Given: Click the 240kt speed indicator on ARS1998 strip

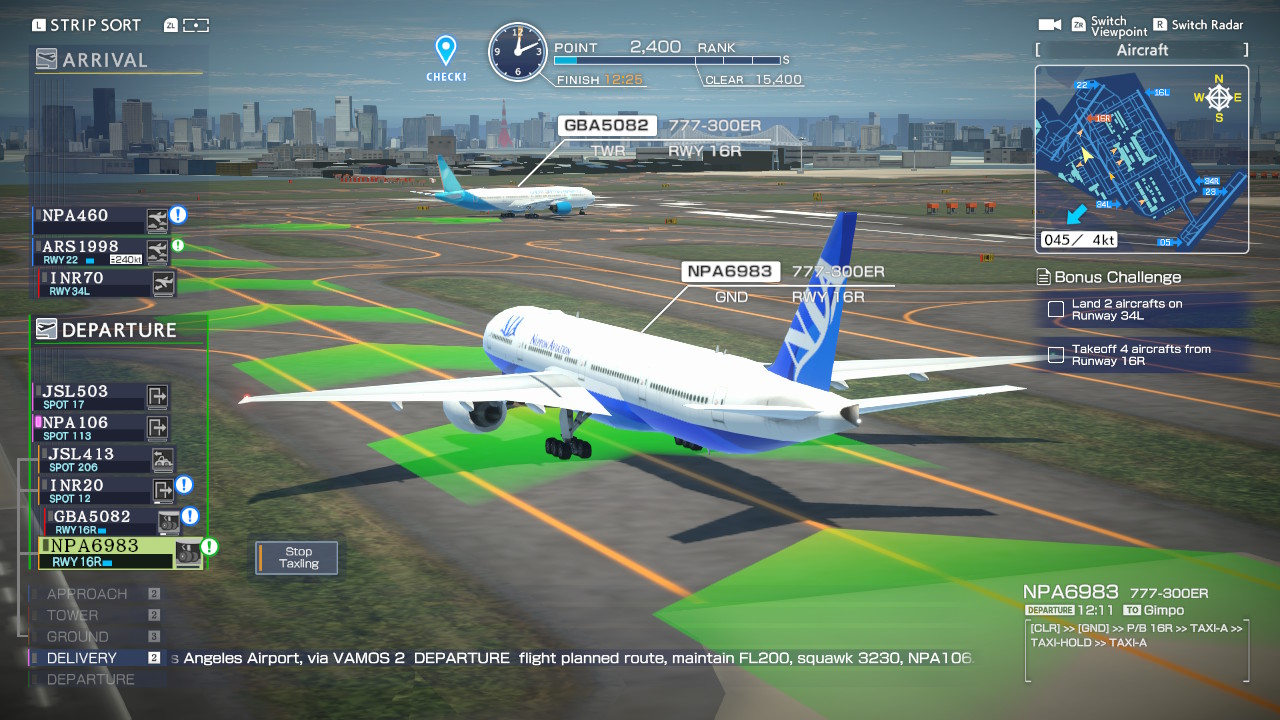Looking at the screenshot, I should [x=125, y=258].
